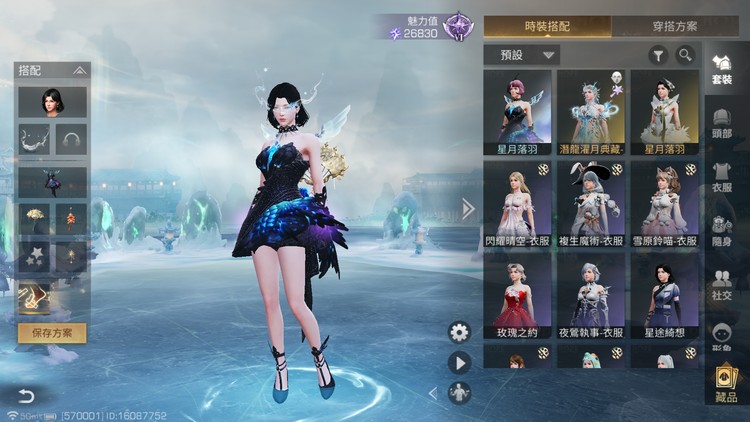Open the 社交 category
The image size is (750, 422).
pyautogui.click(x=722, y=287)
